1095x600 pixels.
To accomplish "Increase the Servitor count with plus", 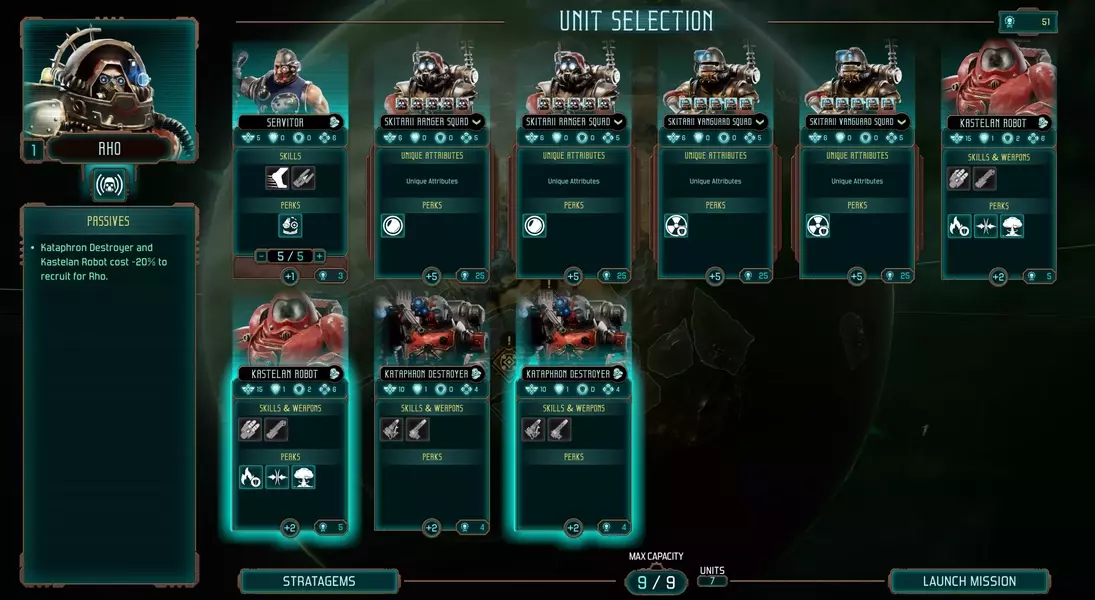I will [x=320, y=256].
